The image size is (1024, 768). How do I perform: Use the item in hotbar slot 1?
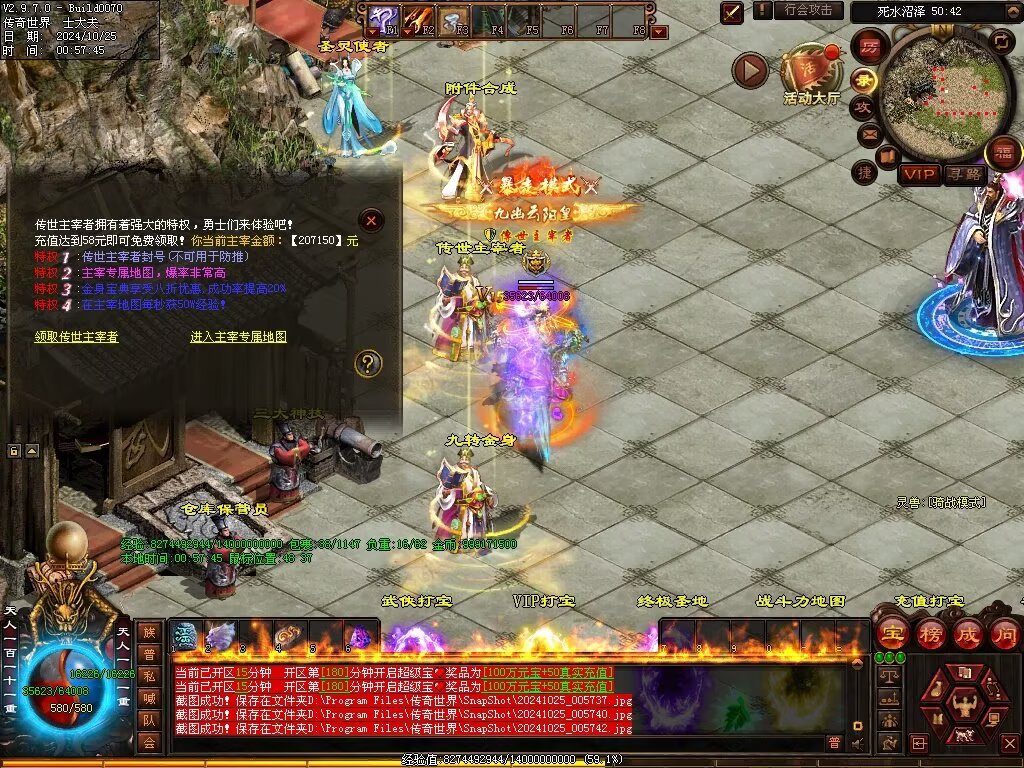point(185,635)
